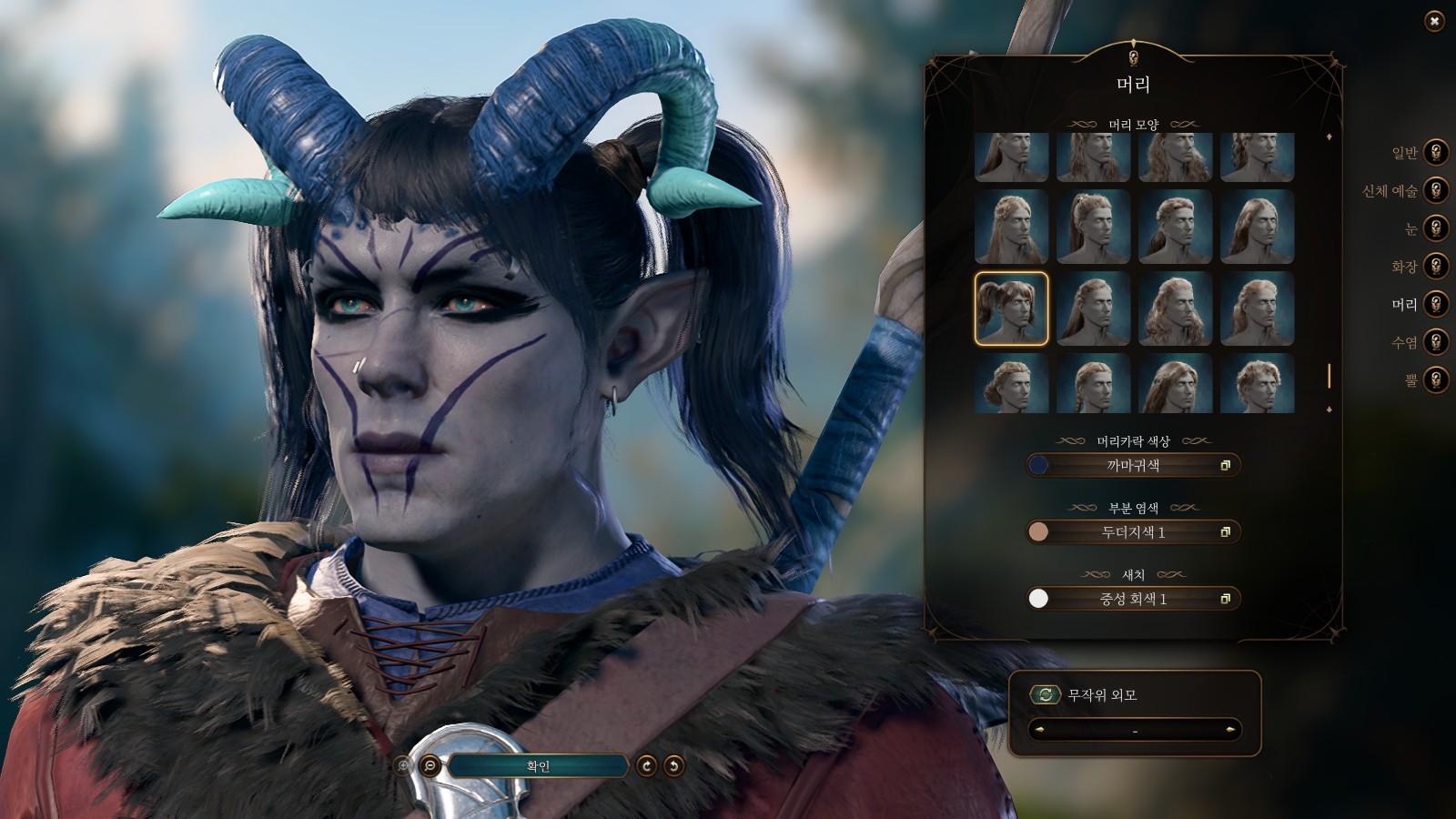Click the 무작위 외모 randomize button
1456x819 pixels.
[1046, 695]
